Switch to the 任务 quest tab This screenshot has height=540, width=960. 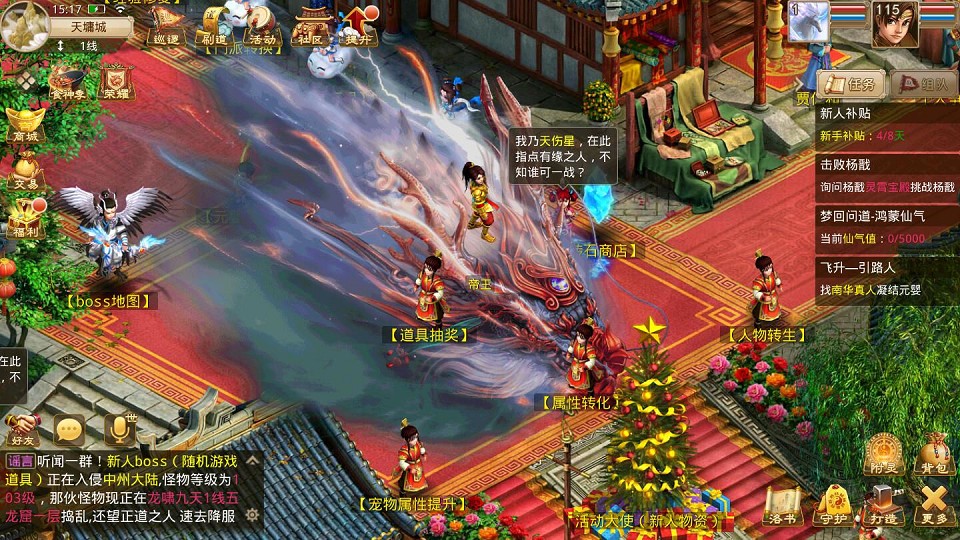click(851, 84)
